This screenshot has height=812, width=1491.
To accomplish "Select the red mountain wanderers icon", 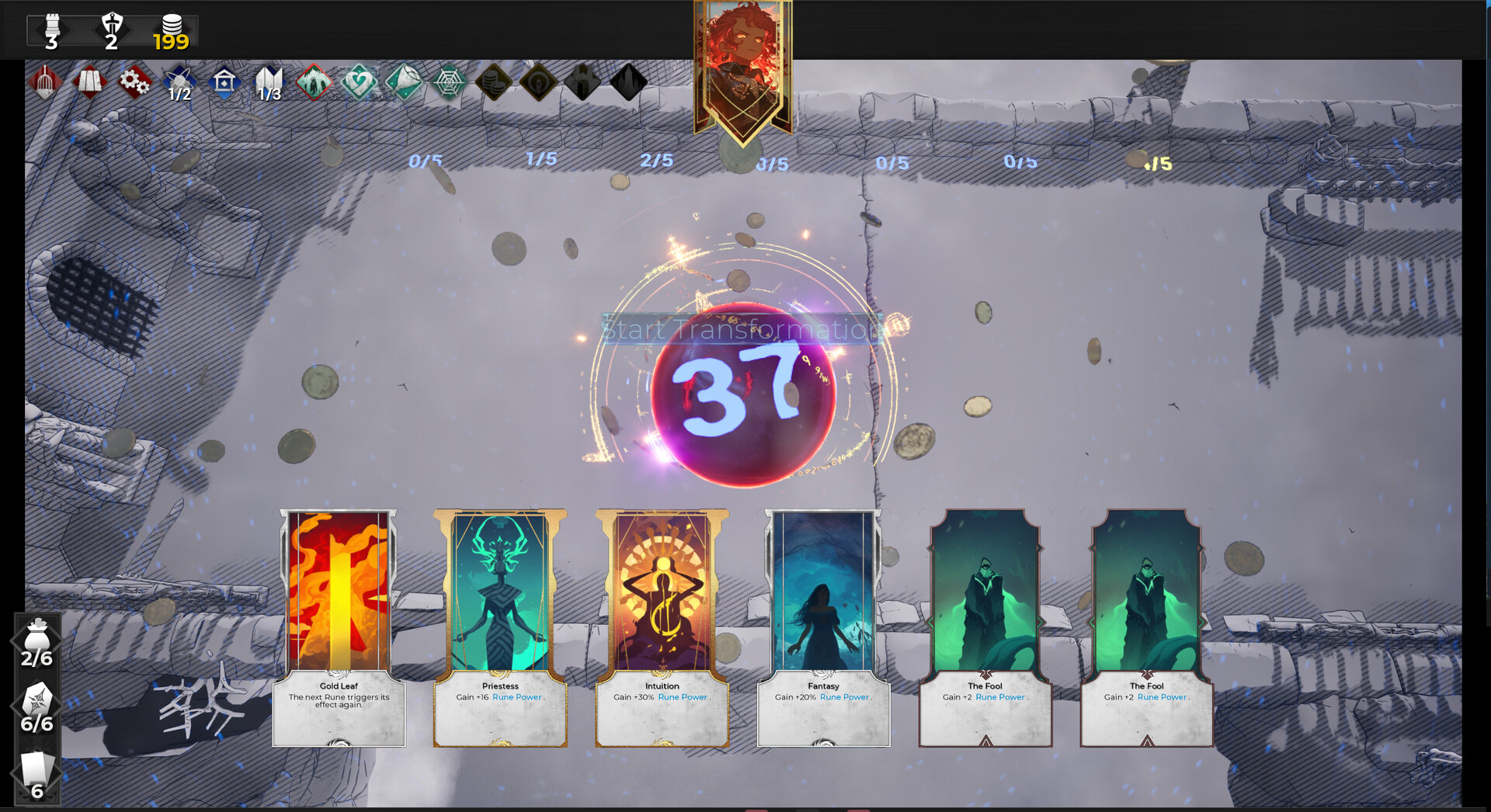I will point(314,82).
